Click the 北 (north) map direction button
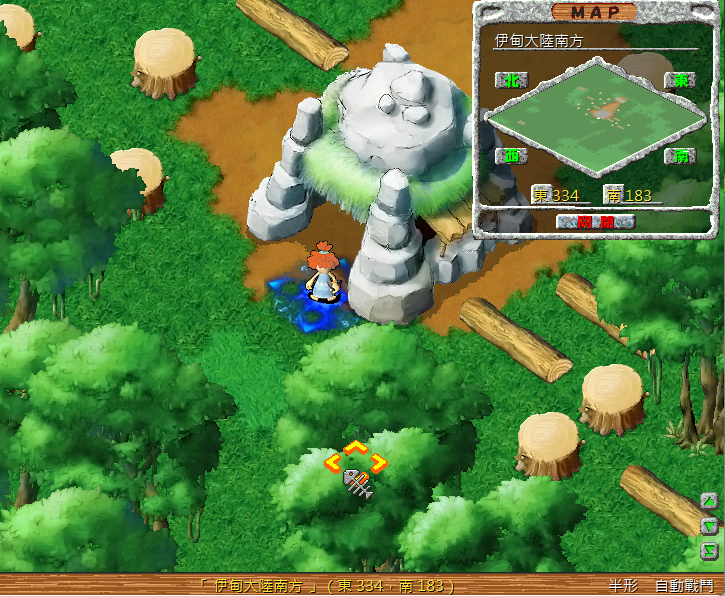This screenshot has width=725, height=596. (x=509, y=81)
